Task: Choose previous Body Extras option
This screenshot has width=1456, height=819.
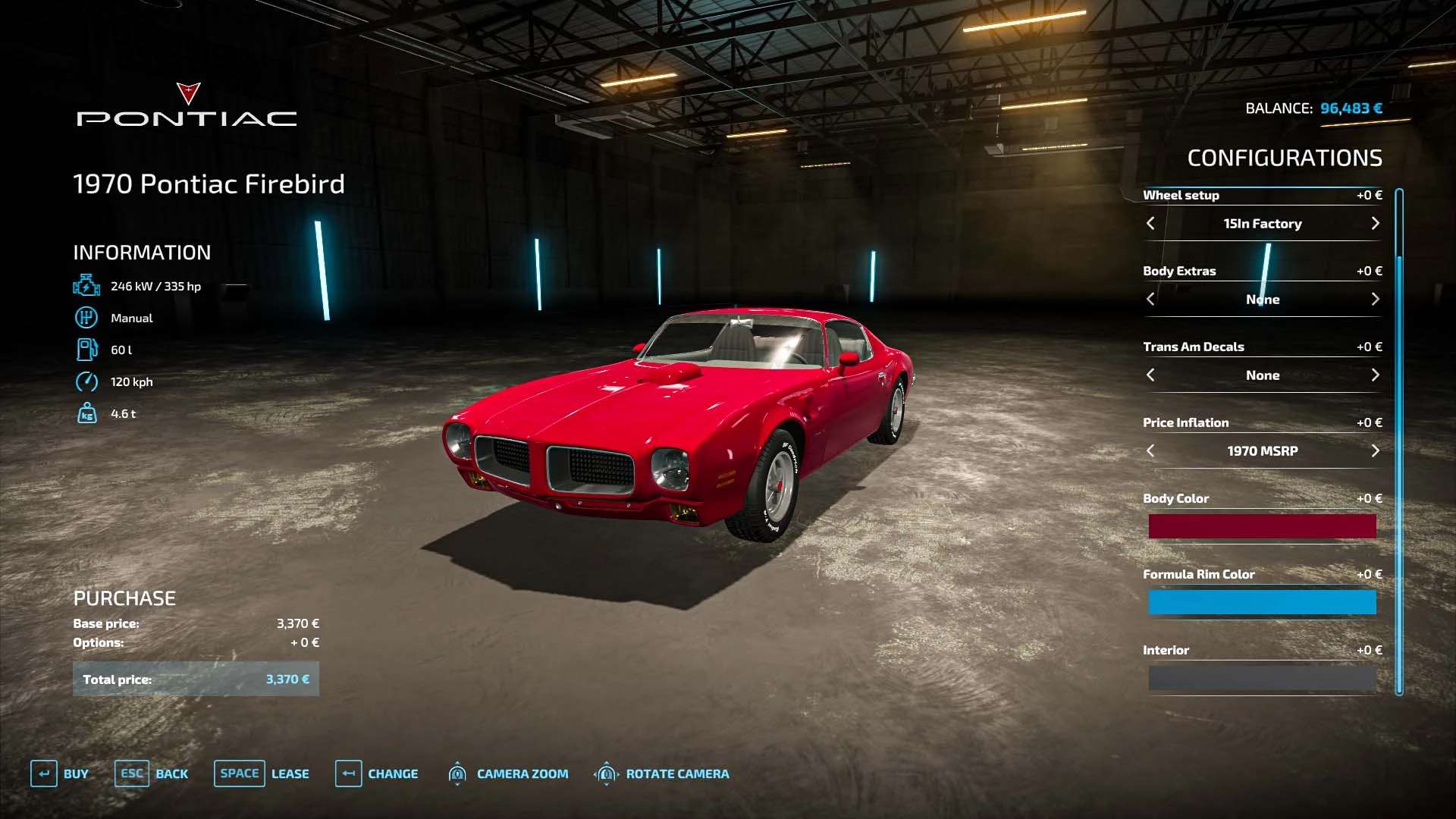Action: pos(1150,300)
